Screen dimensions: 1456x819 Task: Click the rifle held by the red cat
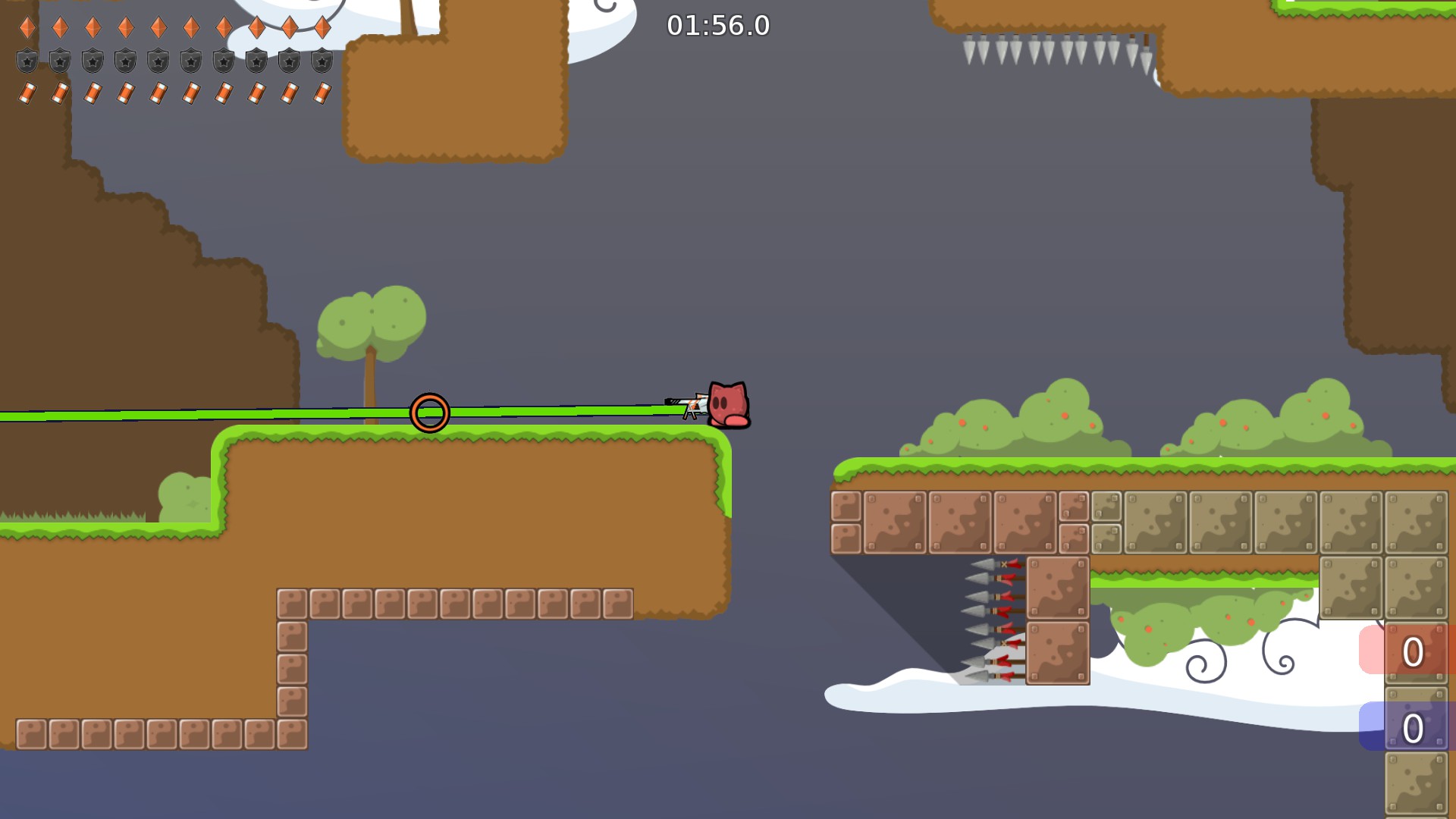[686, 404]
